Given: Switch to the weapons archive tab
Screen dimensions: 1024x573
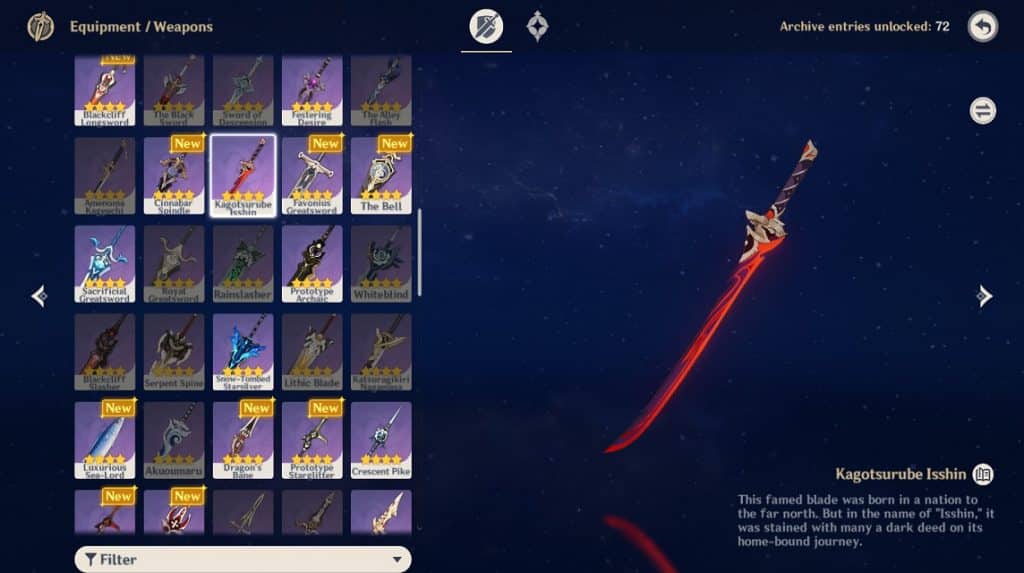Looking at the screenshot, I should click(x=486, y=27).
